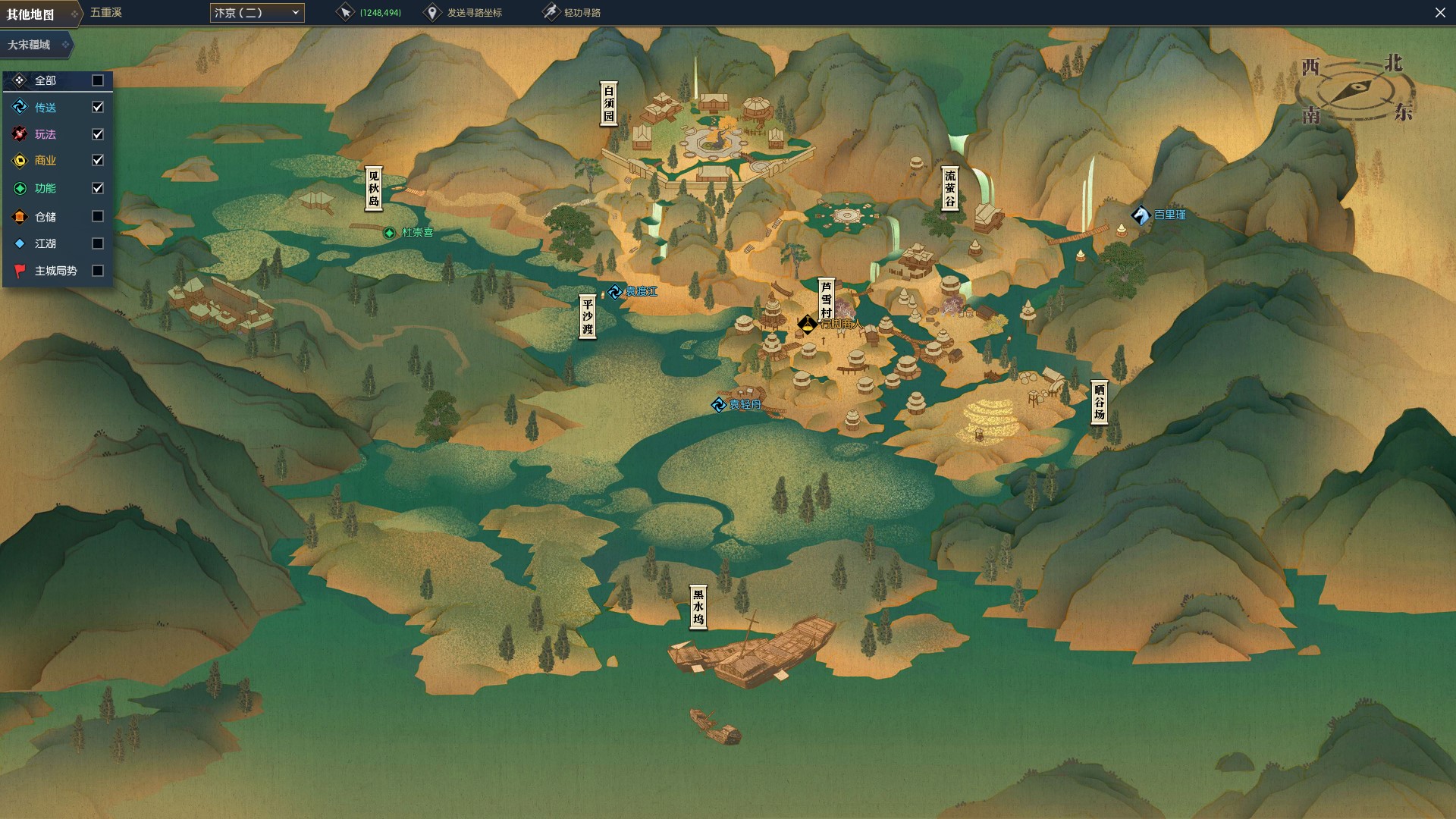Image resolution: width=1456 pixels, height=819 pixels.
Task: Toggle the 传送 teleport filter
Action: (x=98, y=108)
